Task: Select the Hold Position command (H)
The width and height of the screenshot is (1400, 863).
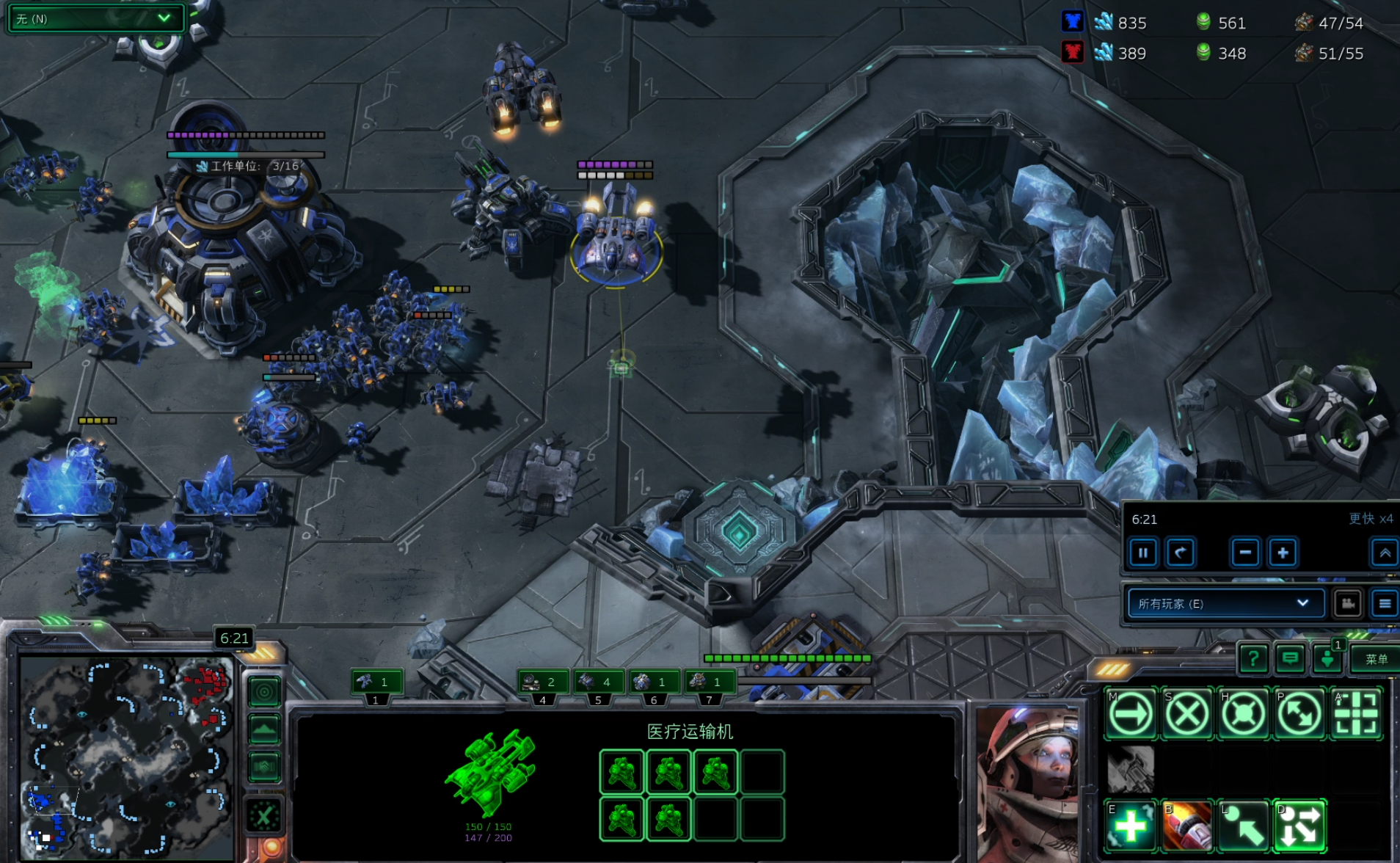Action: (1244, 713)
